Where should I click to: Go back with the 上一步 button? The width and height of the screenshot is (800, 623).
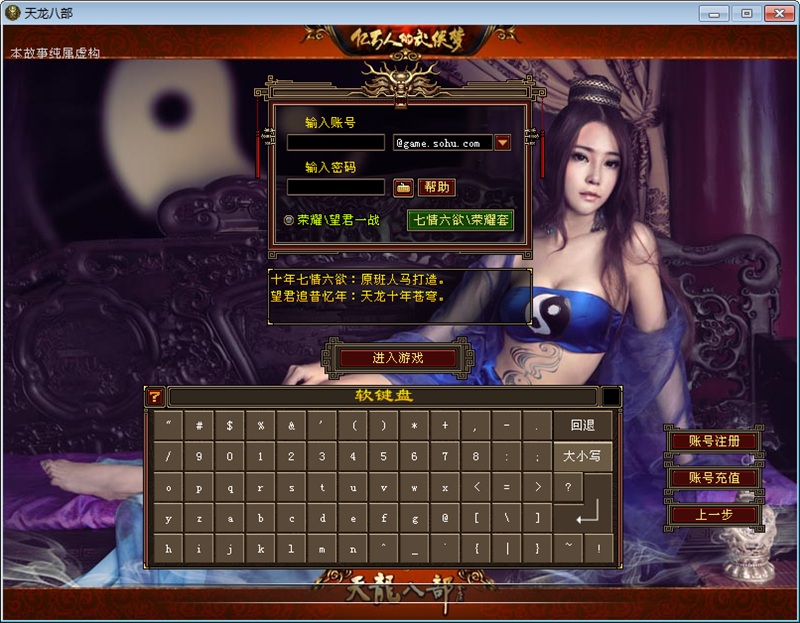tap(714, 515)
